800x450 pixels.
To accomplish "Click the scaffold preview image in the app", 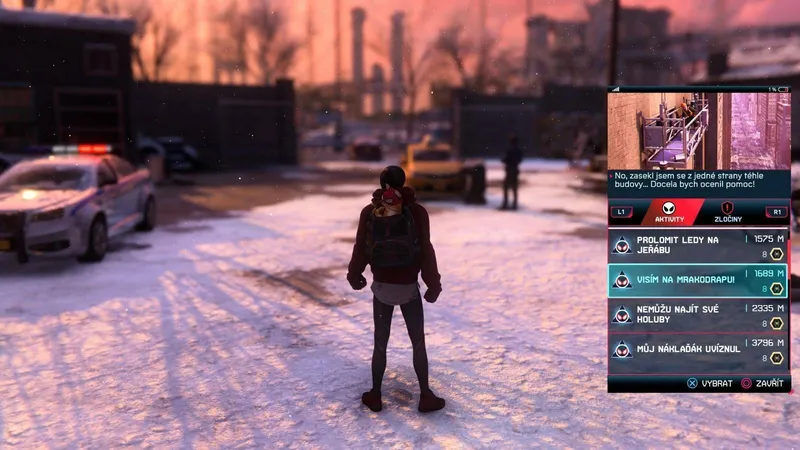I will point(698,131).
